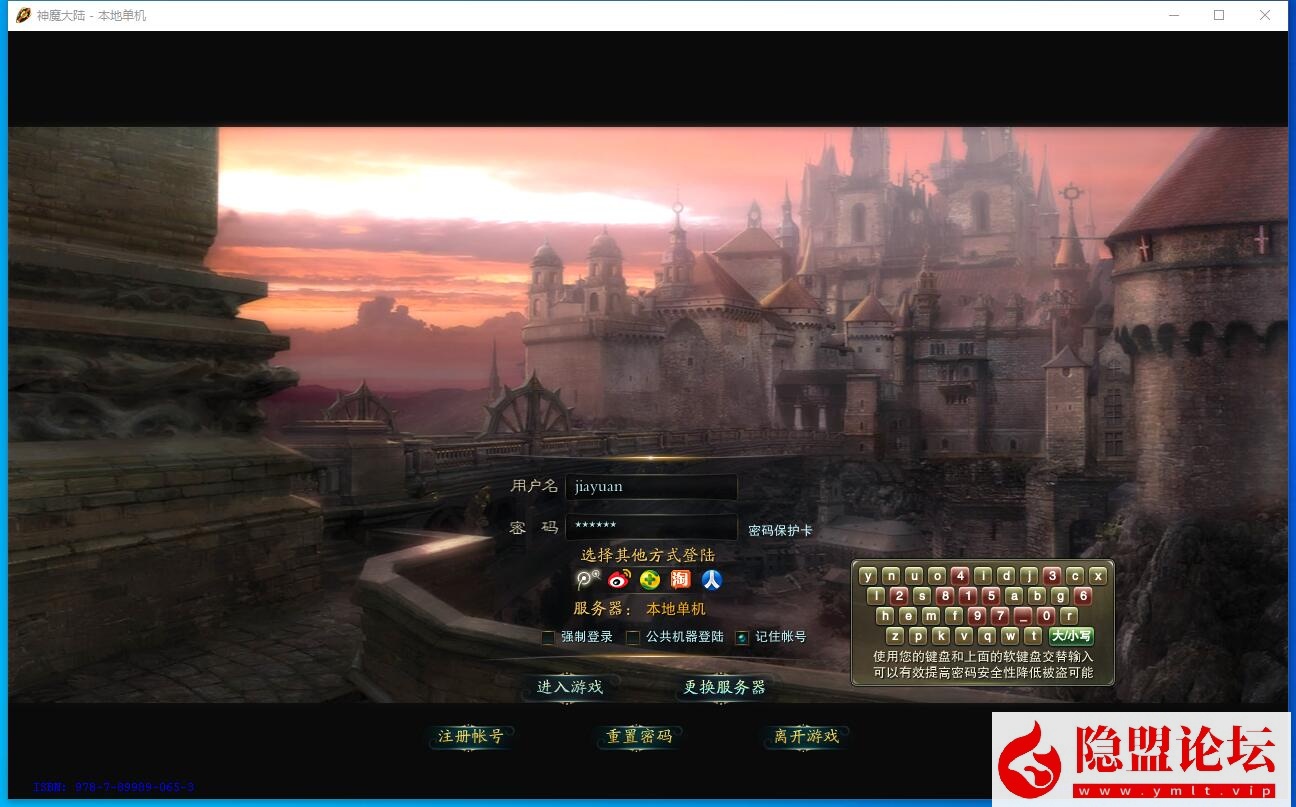
Task: Log in with the orange Taobao 淘 icon
Action: pos(680,580)
